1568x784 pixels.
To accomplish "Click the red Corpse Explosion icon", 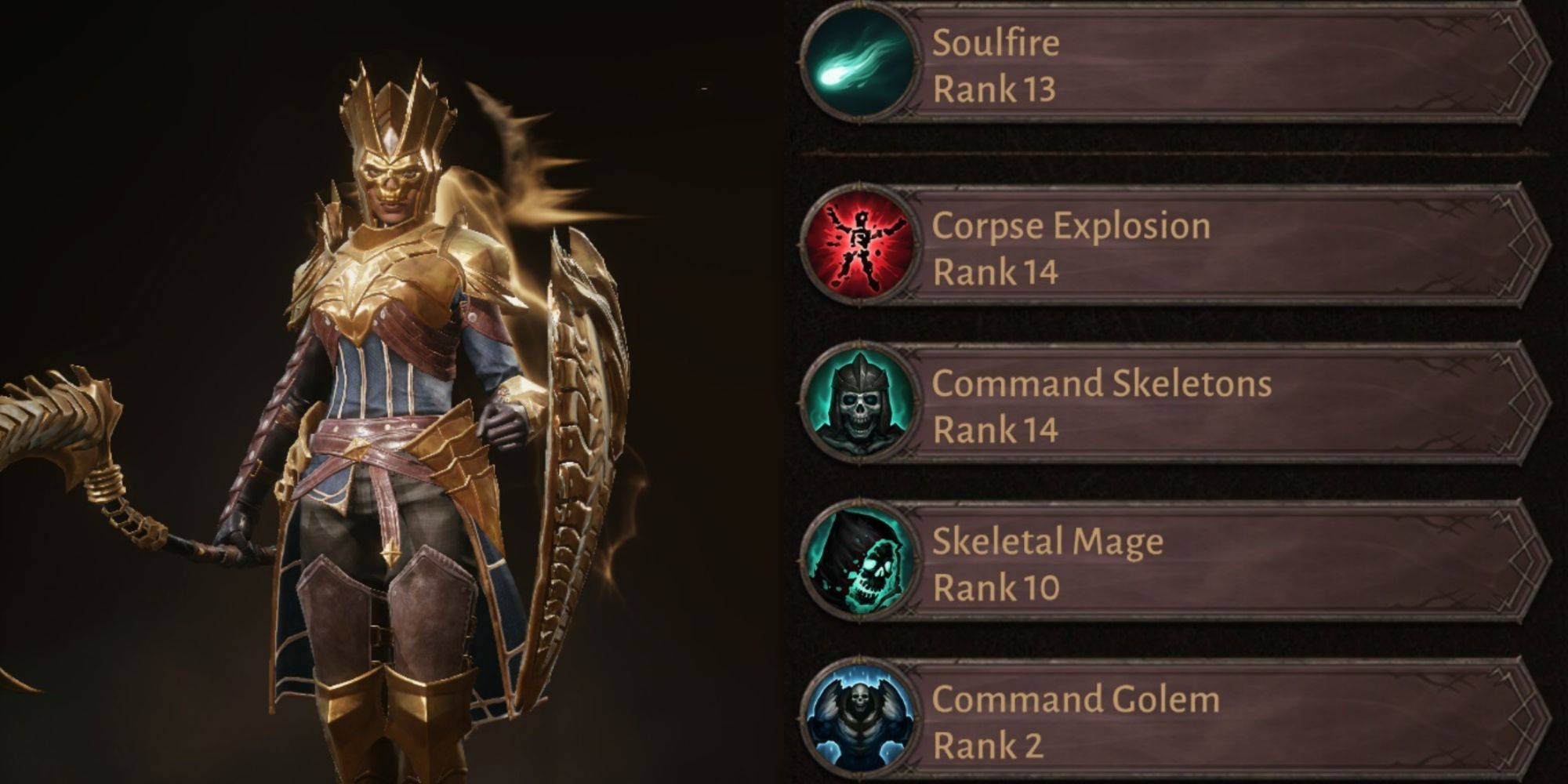I will pyautogui.click(x=859, y=246).
